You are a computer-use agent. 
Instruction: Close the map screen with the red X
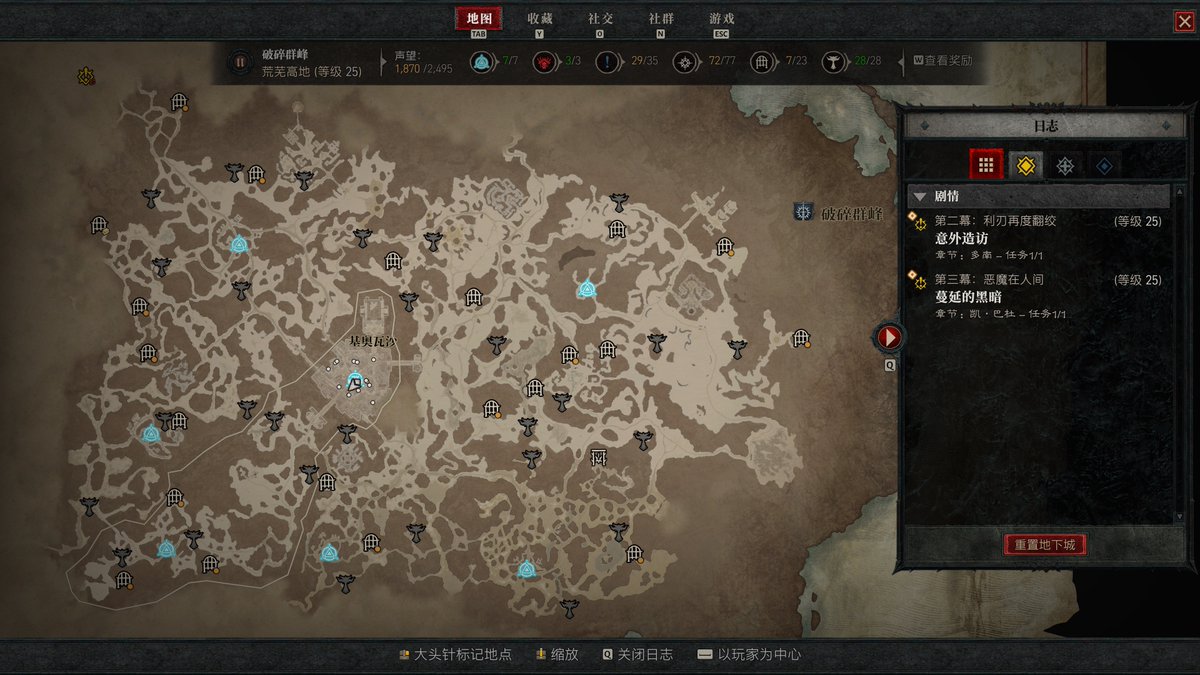[x=1184, y=21]
